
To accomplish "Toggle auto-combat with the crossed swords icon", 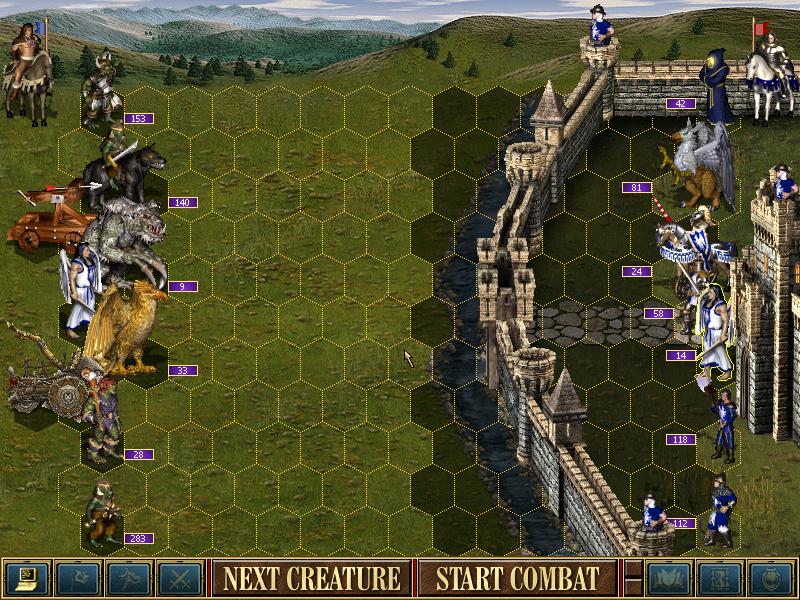I will point(179,578).
